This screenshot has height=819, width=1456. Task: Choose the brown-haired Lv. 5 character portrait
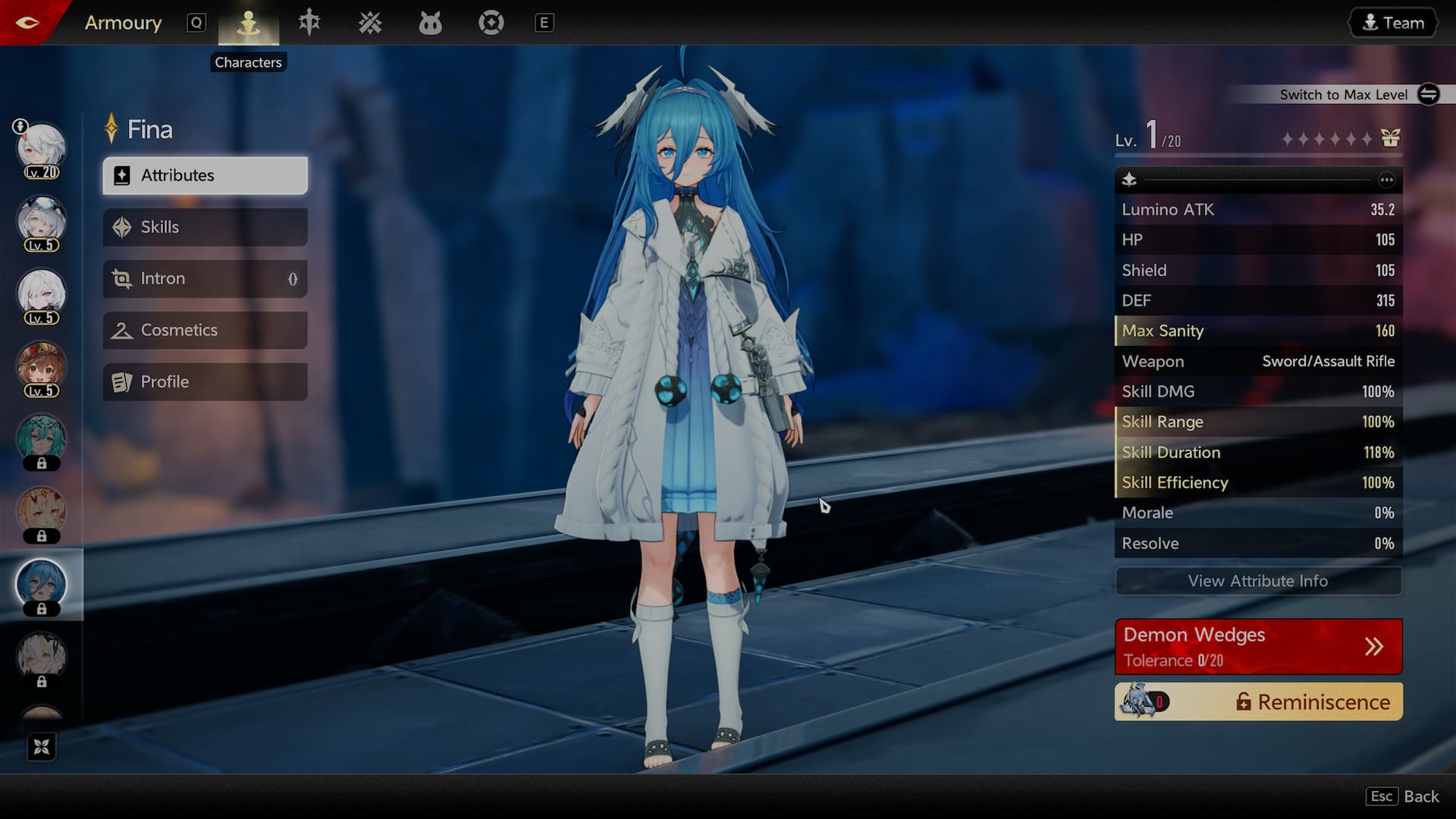(x=42, y=367)
